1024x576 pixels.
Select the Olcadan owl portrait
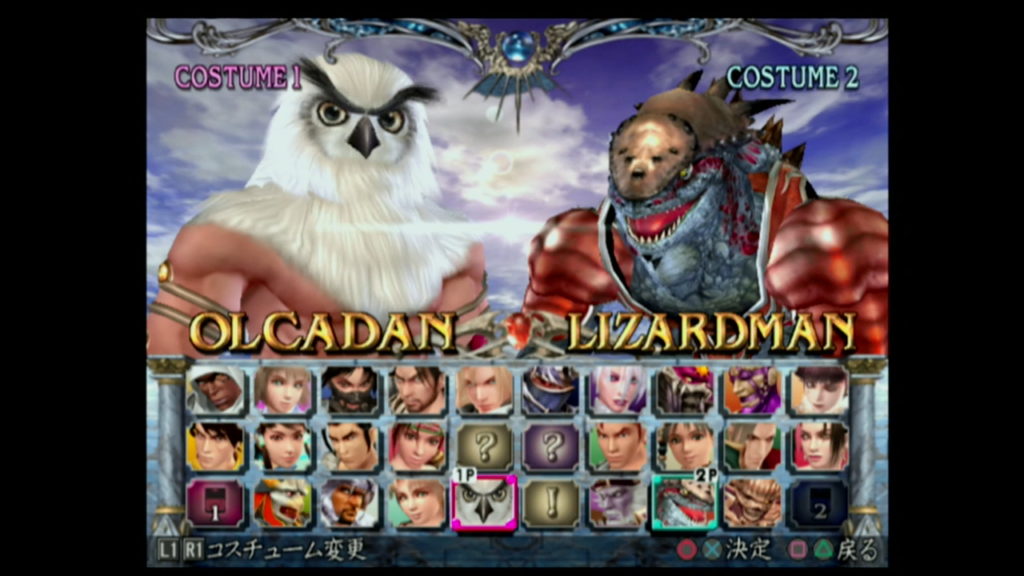pyautogui.click(x=485, y=503)
